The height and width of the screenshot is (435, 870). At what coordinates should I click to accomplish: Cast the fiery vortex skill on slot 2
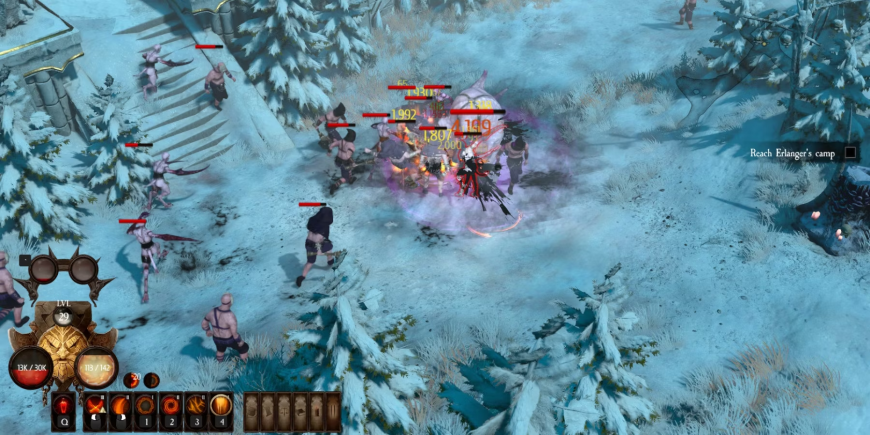(171, 407)
